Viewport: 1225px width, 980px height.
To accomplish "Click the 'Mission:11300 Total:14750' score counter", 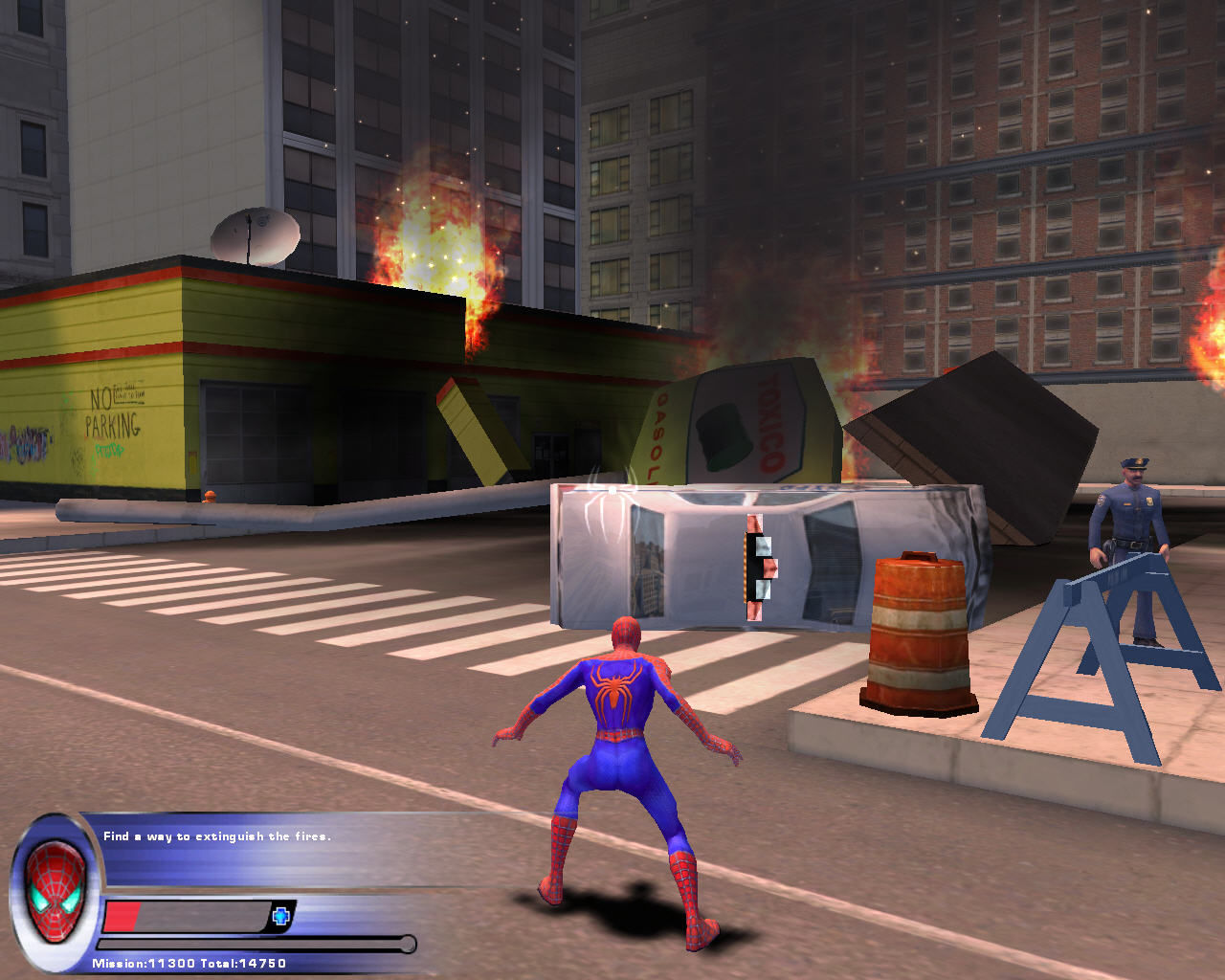I will point(189,965).
